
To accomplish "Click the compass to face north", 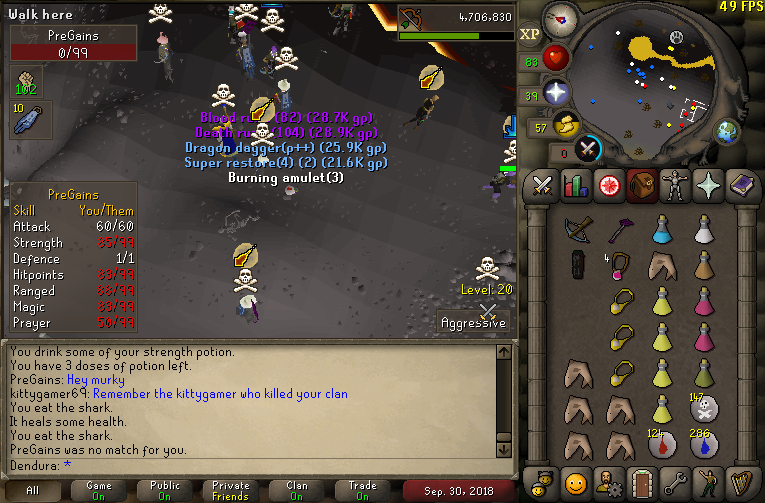I will point(565,19).
